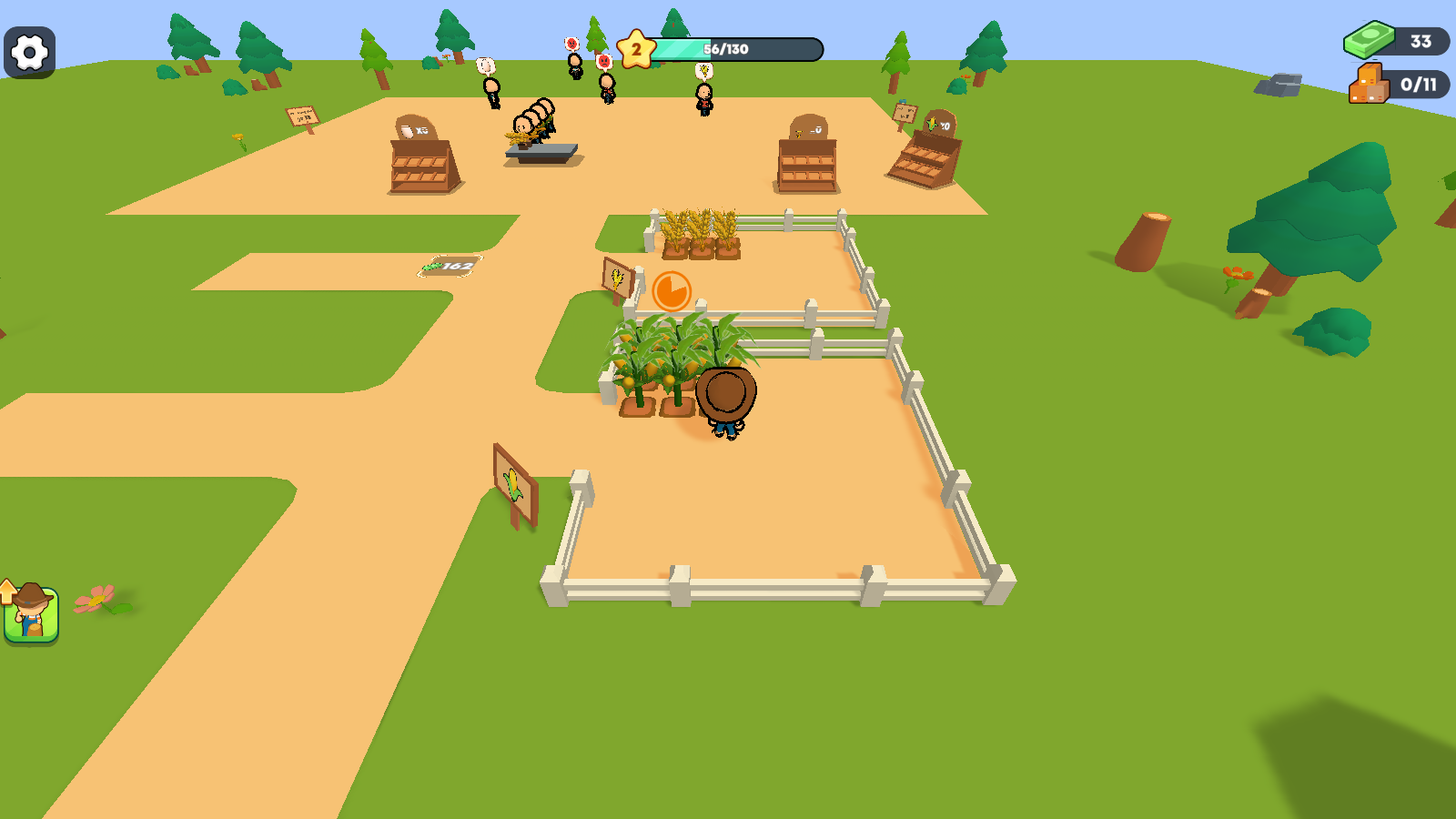This screenshot has width=1456, height=819.
Task: Open the settings gear menu
Action: (28, 51)
